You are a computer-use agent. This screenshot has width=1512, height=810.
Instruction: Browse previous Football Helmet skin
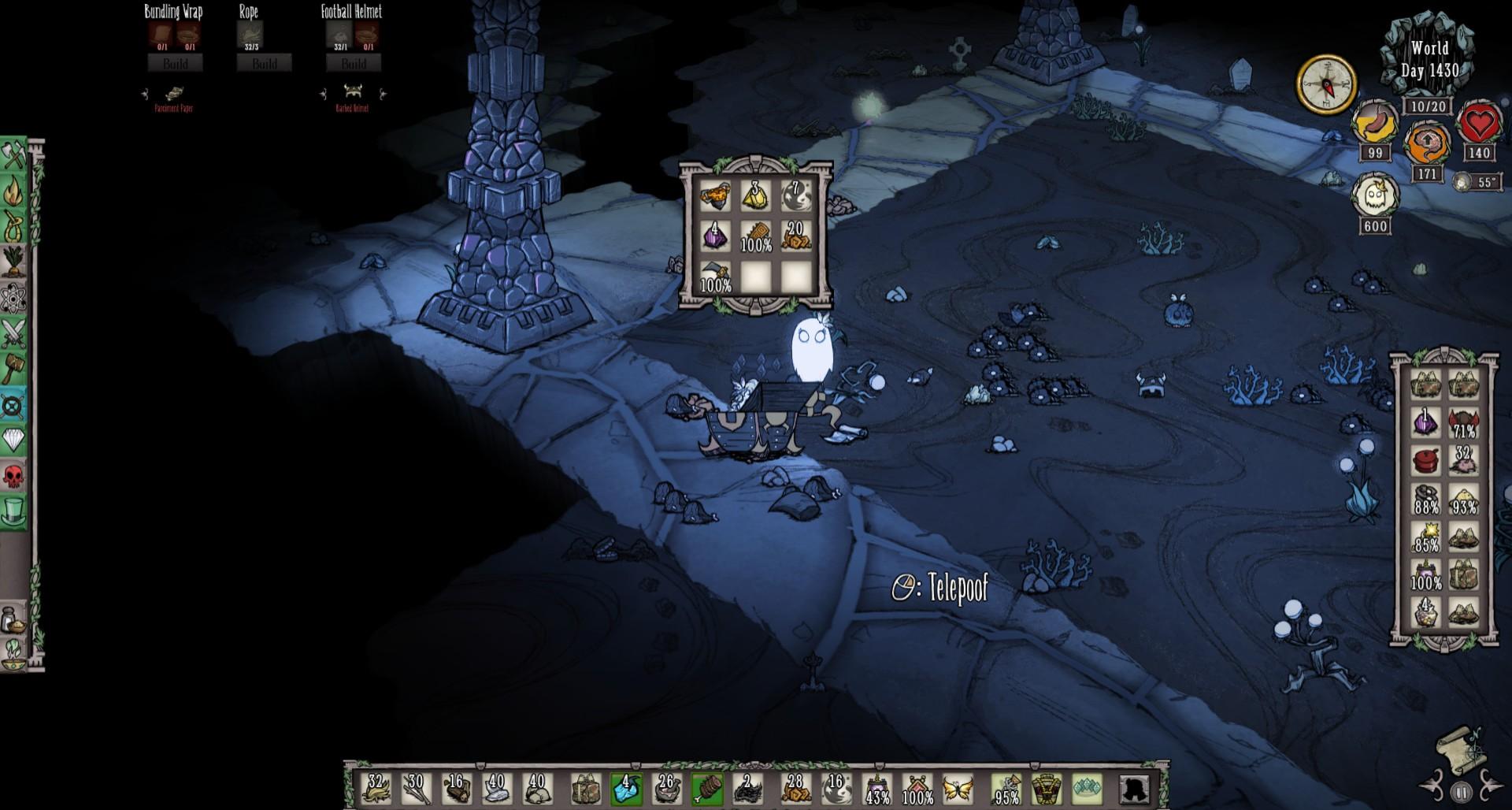tap(324, 93)
